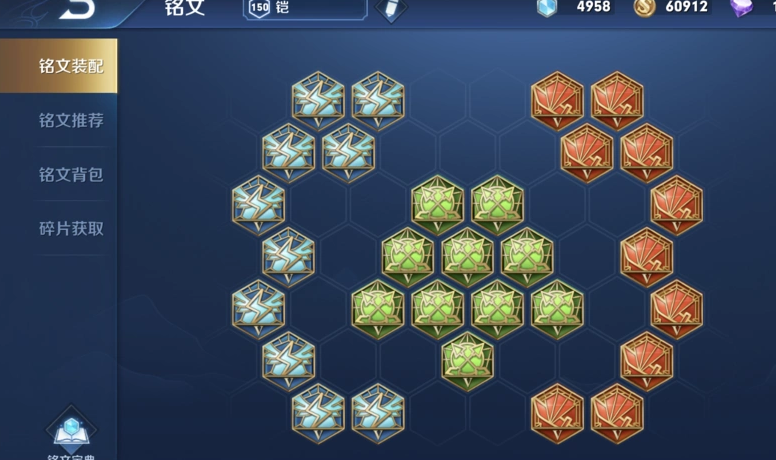The height and width of the screenshot is (460, 776).
Task: Open the 铭文背包 tab
Action: pos(70,174)
